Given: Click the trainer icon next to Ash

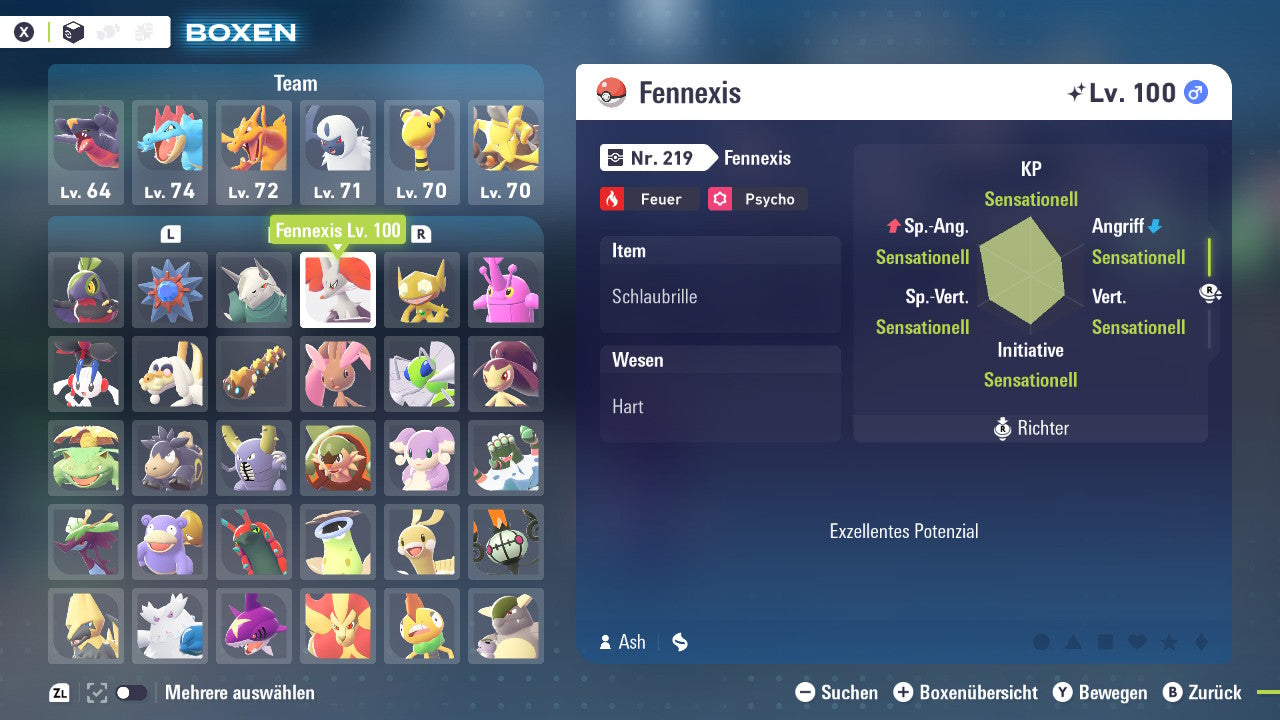Looking at the screenshot, I should click(x=607, y=642).
